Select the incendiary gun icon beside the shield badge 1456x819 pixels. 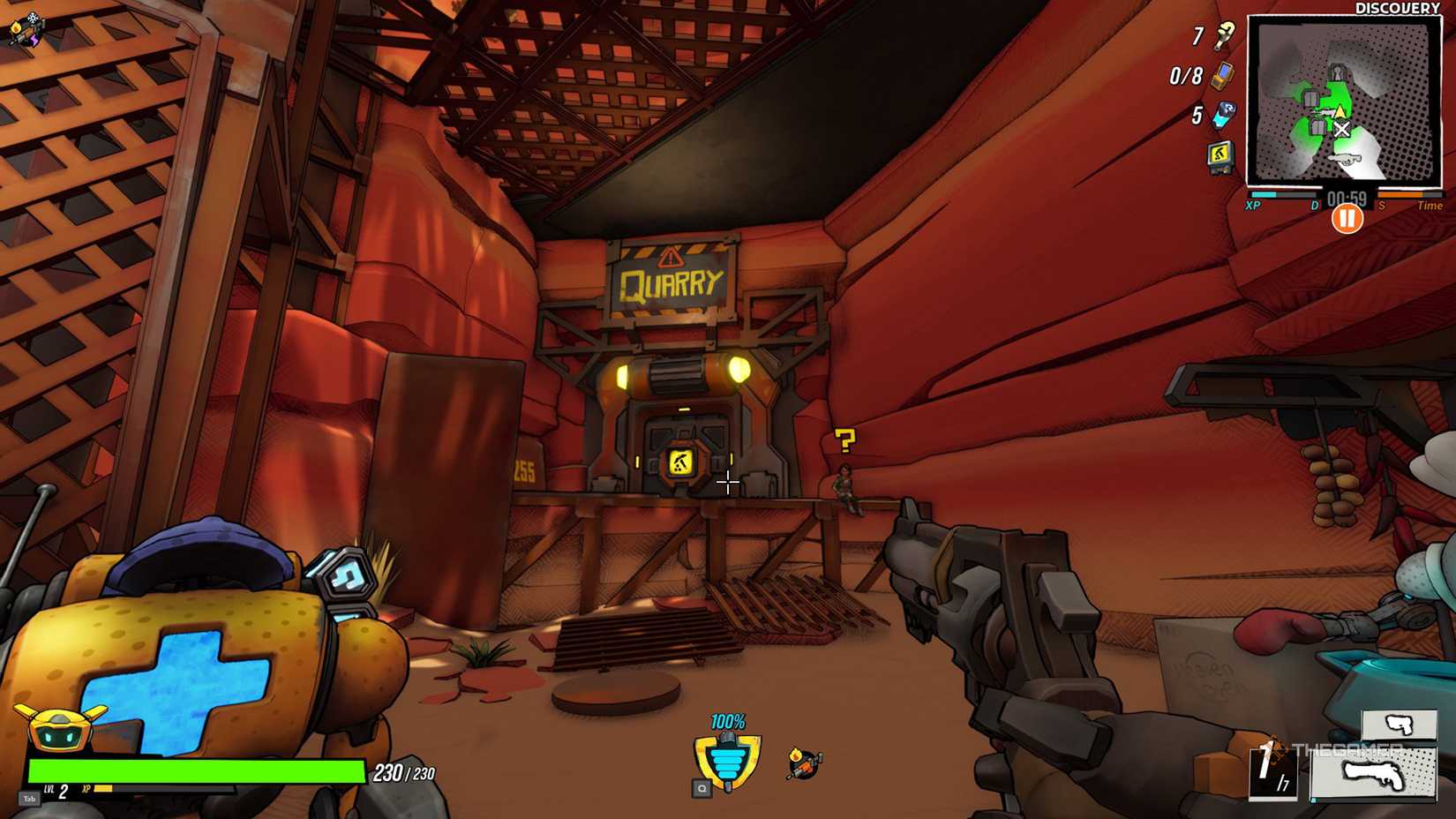(804, 762)
